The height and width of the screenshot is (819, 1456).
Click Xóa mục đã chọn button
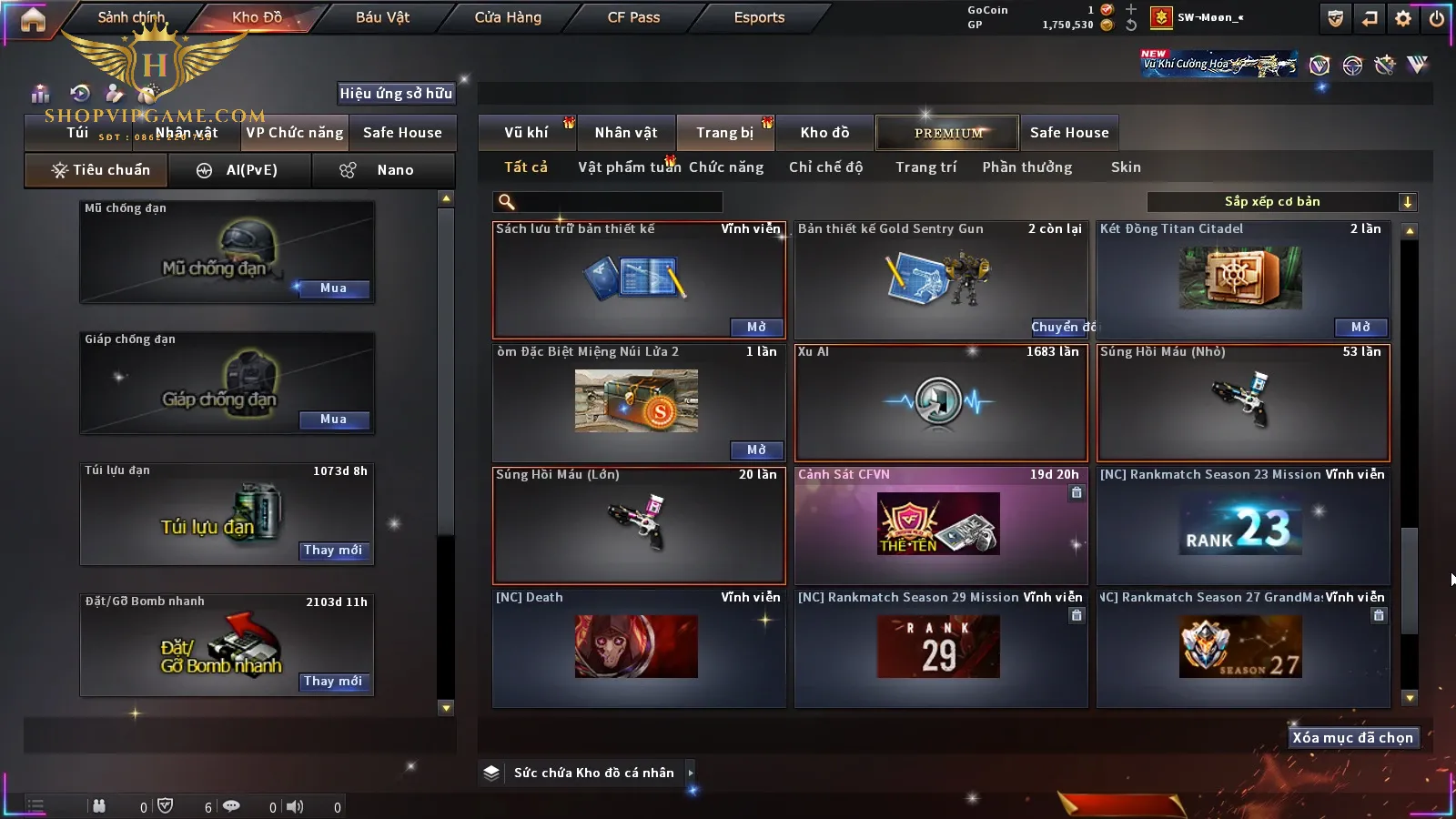coord(1352,738)
